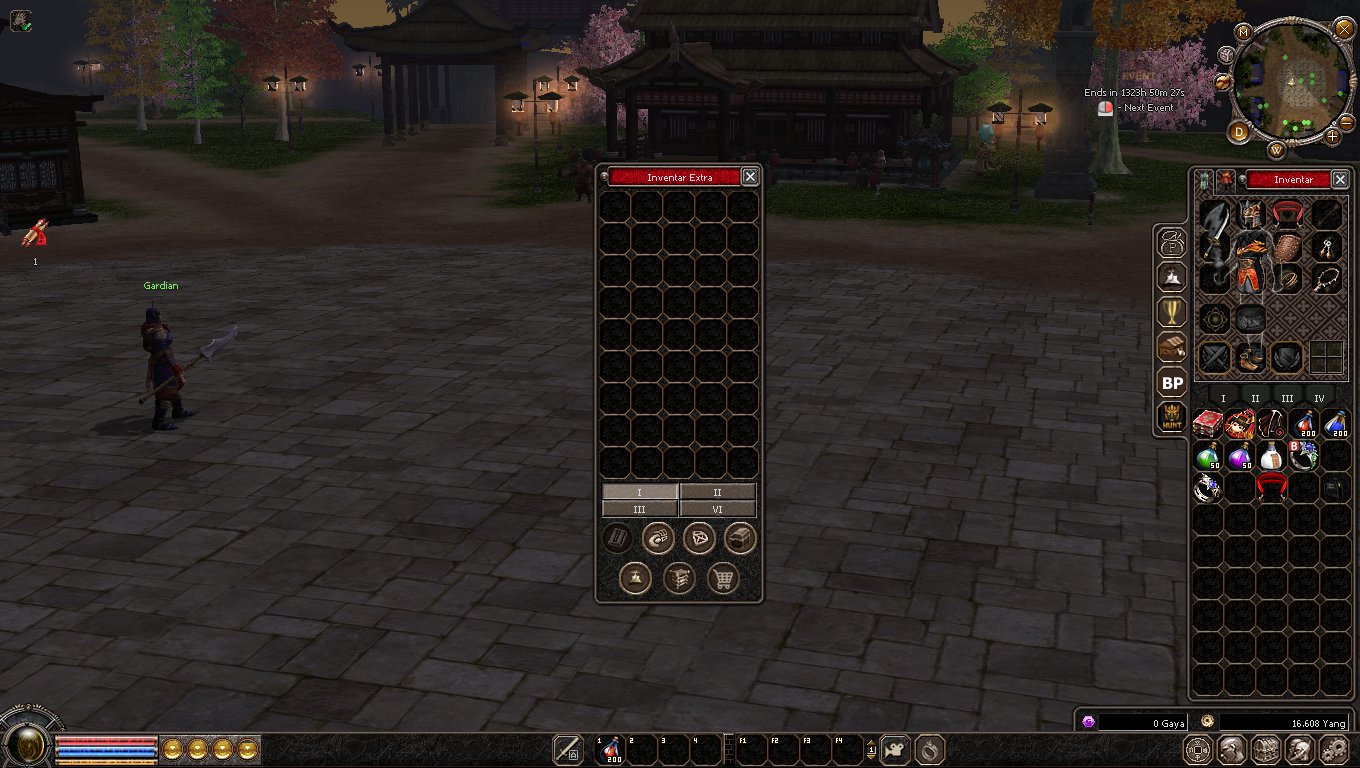
Task: Select the VI page in Inventar Extra
Action: click(717, 509)
